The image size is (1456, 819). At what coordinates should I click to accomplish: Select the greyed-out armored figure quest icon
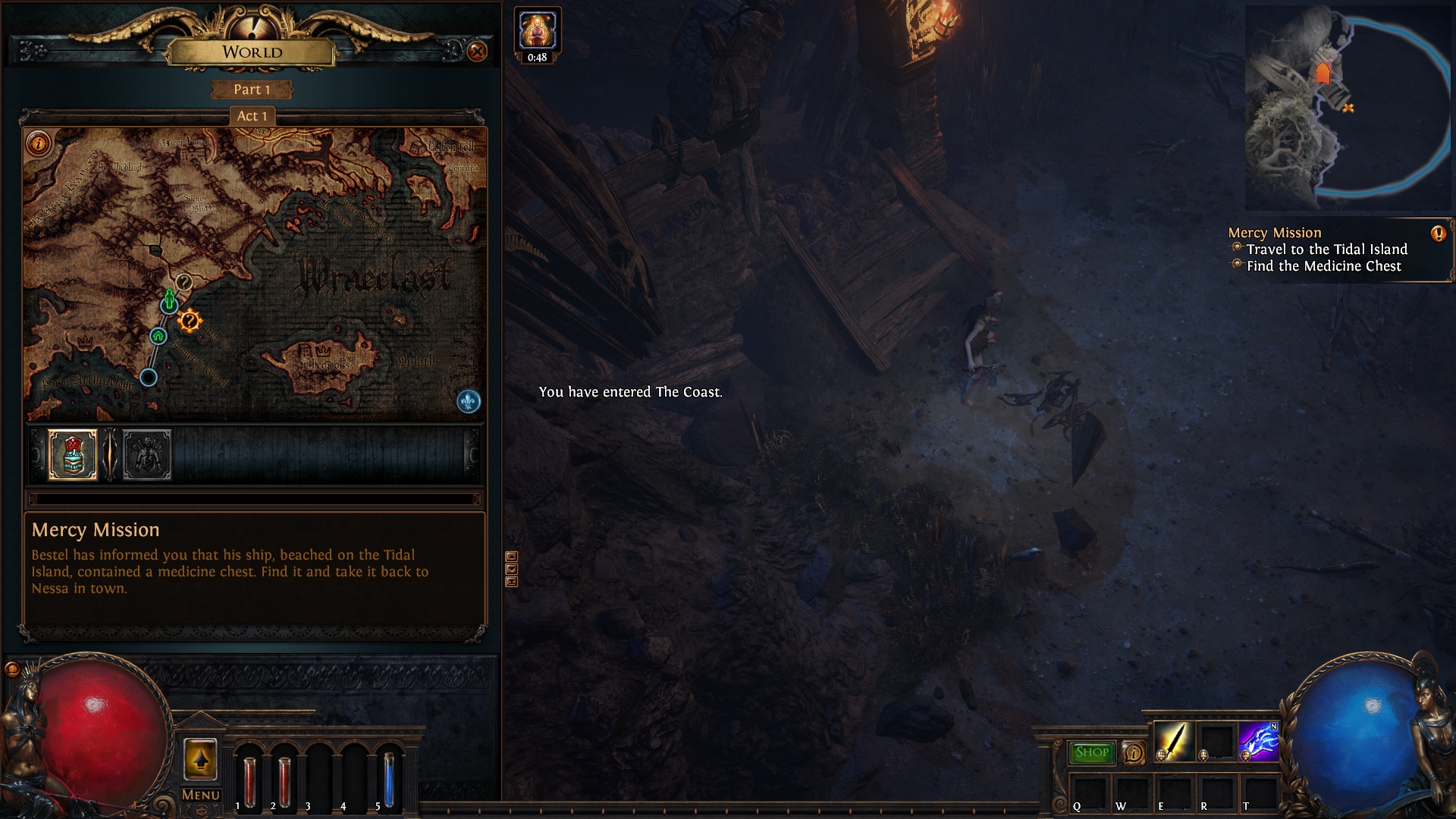coord(147,454)
